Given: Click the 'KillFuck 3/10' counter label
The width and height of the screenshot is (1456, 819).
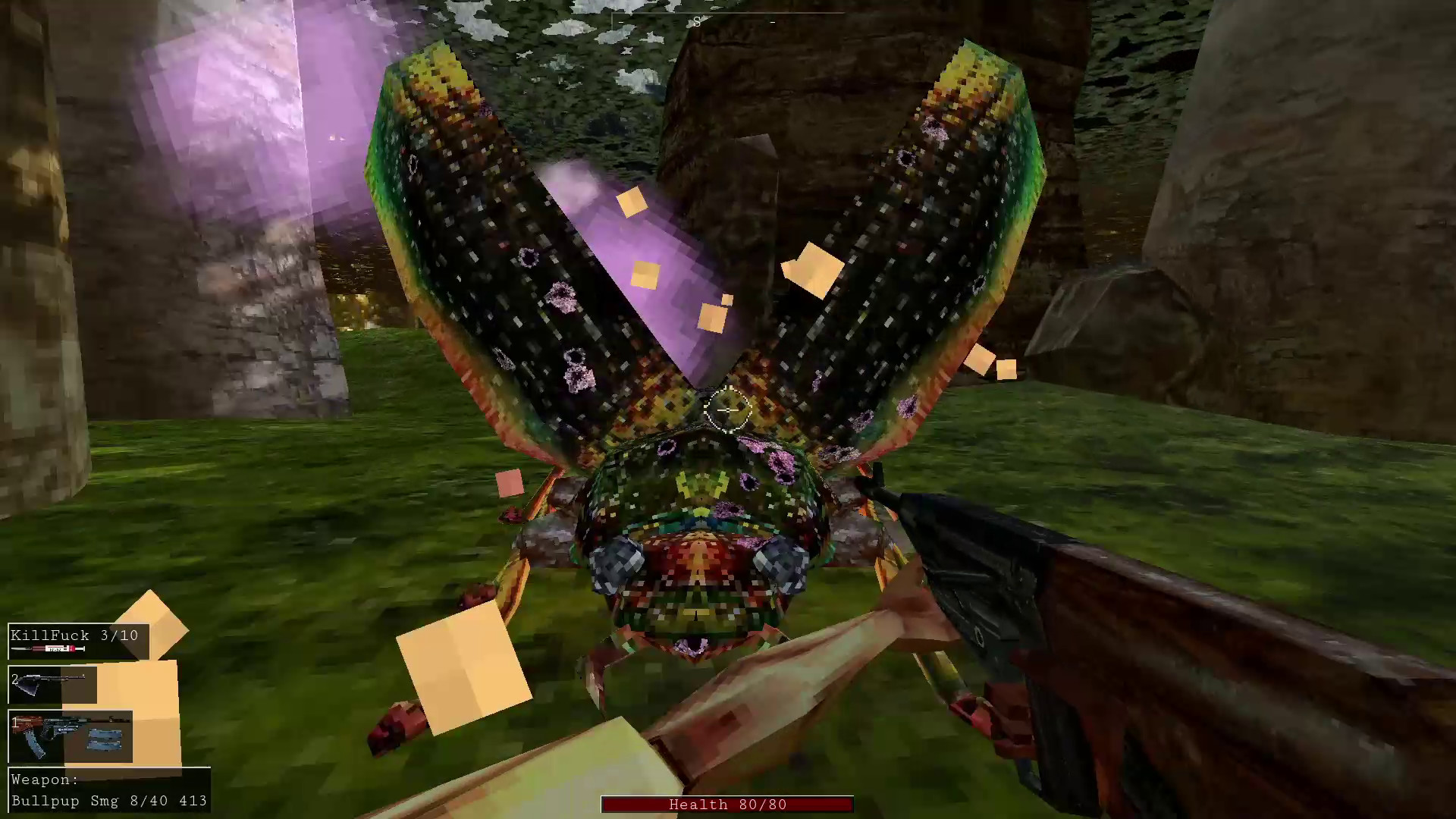Looking at the screenshot, I should (x=73, y=635).
